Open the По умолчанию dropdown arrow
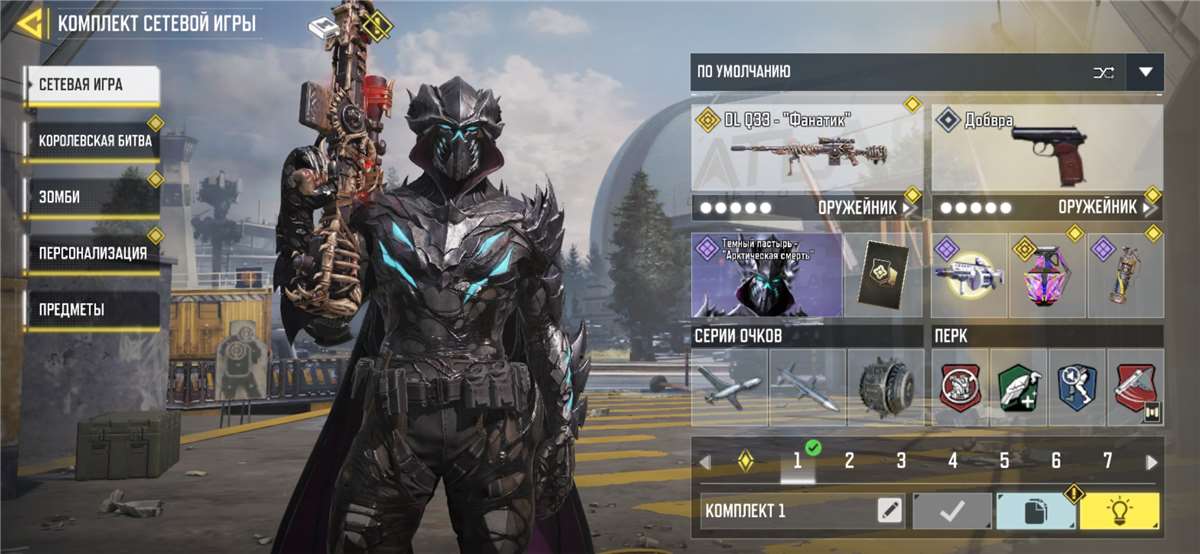This screenshot has width=1200, height=554. tap(1145, 72)
